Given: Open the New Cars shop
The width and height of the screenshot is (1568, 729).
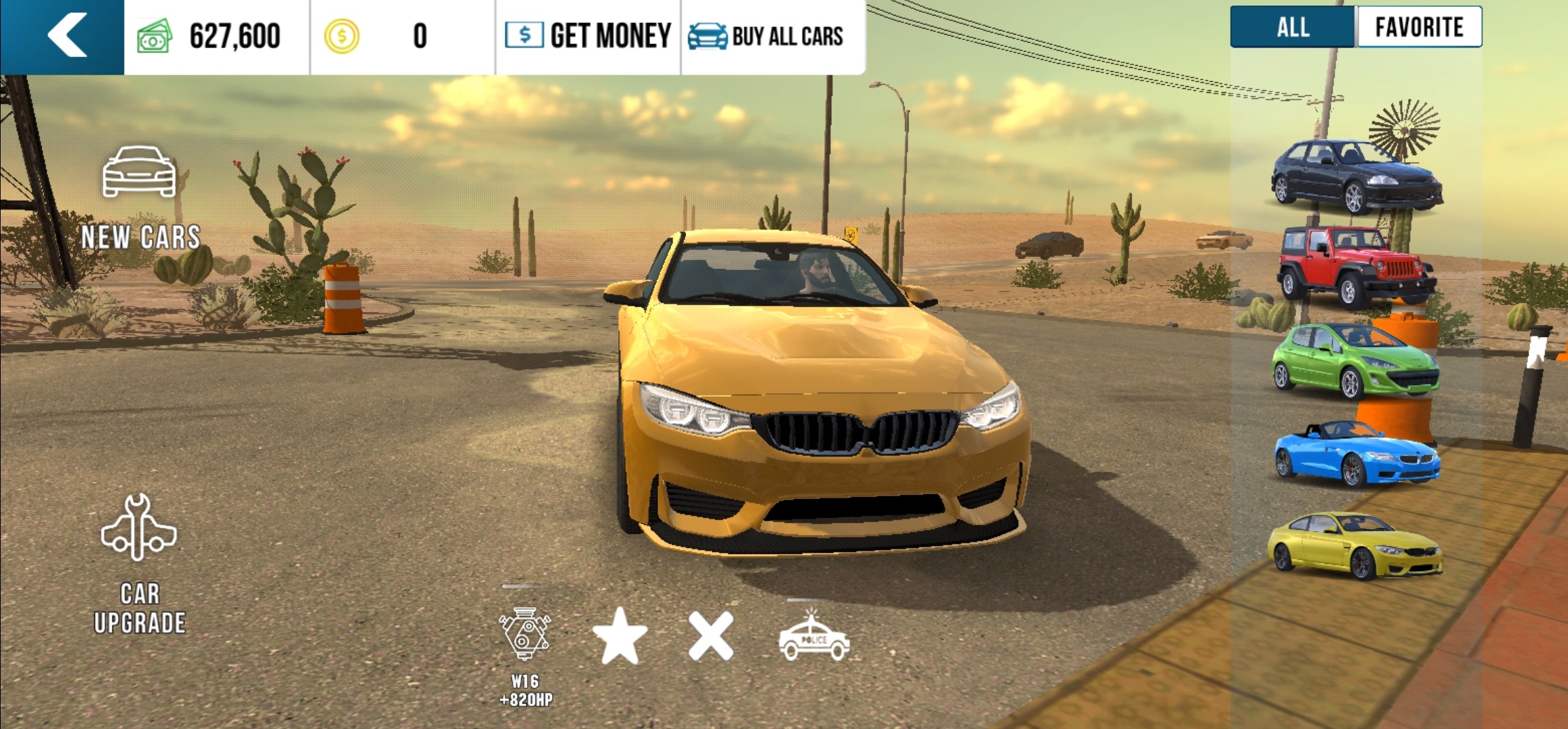Looking at the screenshot, I should pos(140,197).
